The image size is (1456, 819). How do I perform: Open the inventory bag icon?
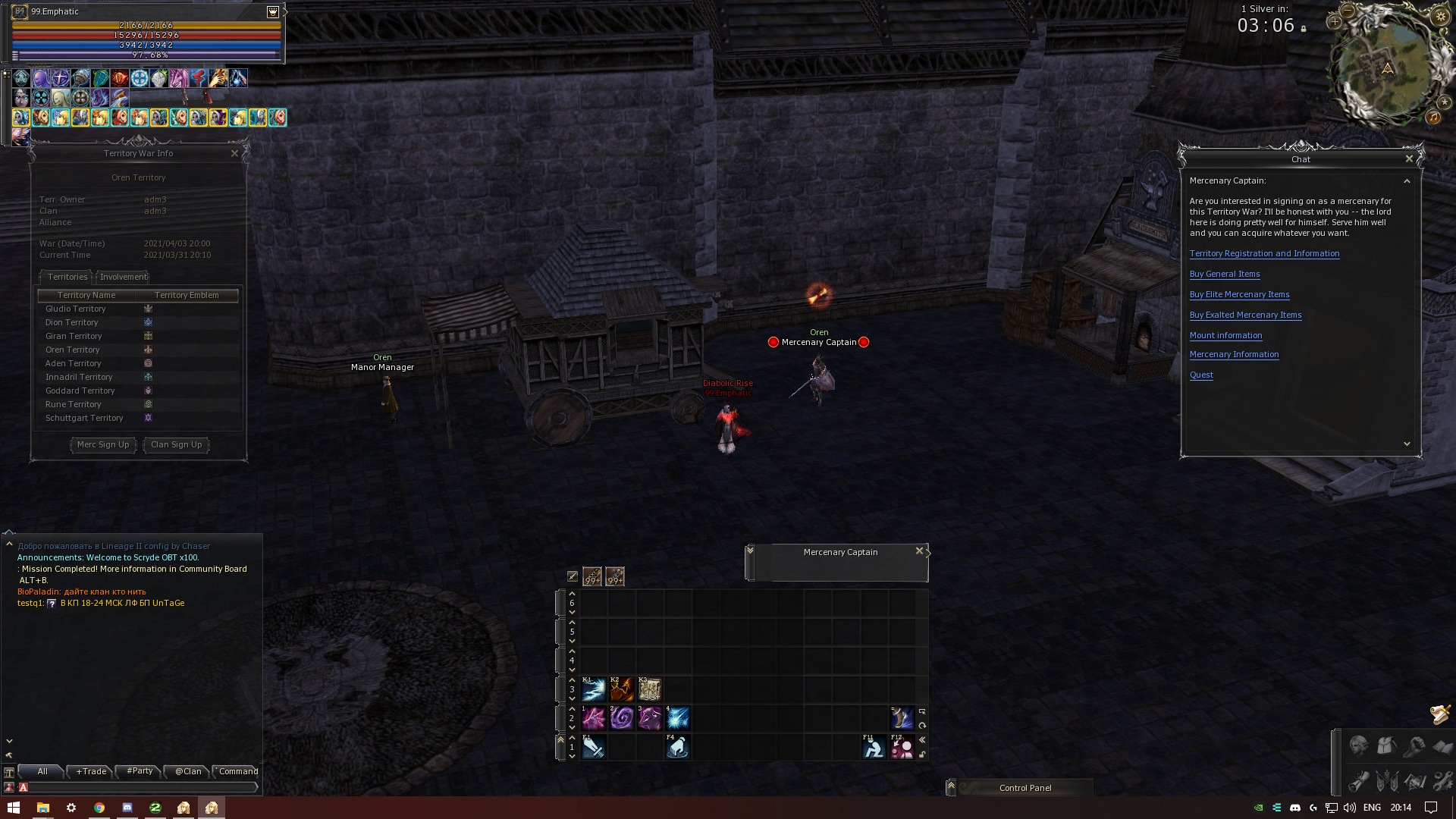[x=1385, y=747]
